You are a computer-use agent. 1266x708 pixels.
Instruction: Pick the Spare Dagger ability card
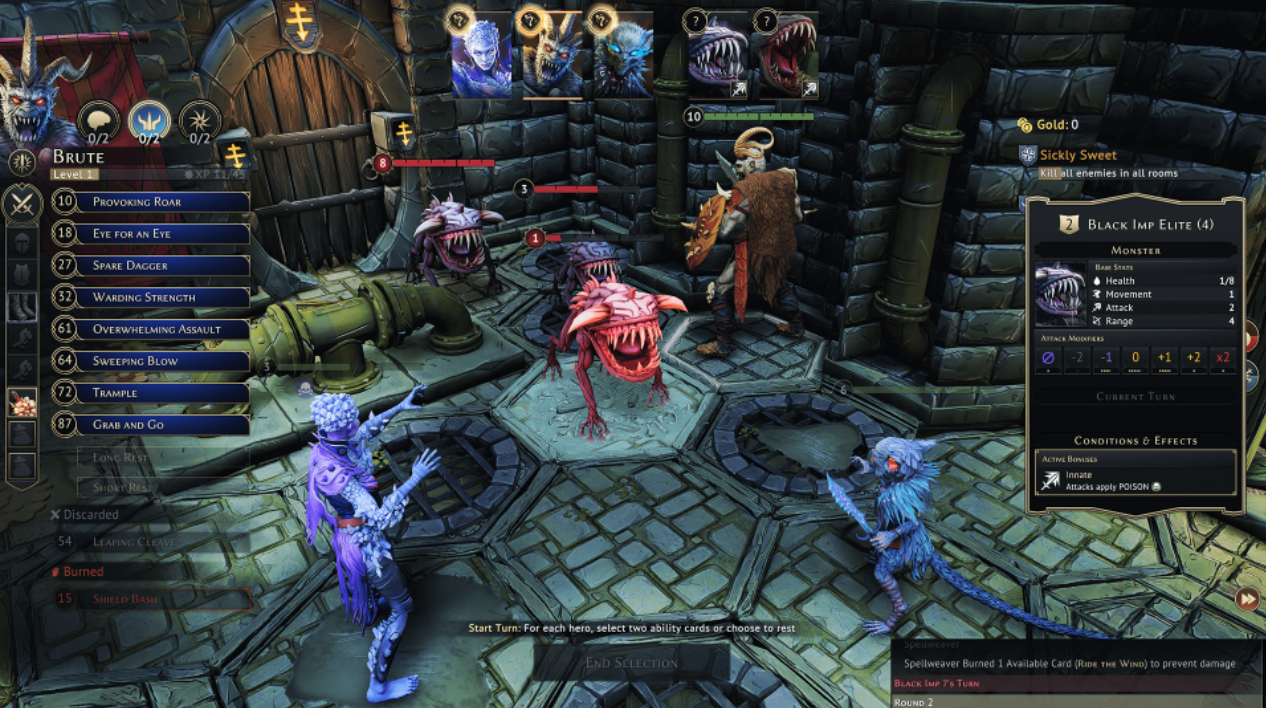[x=150, y=266]
